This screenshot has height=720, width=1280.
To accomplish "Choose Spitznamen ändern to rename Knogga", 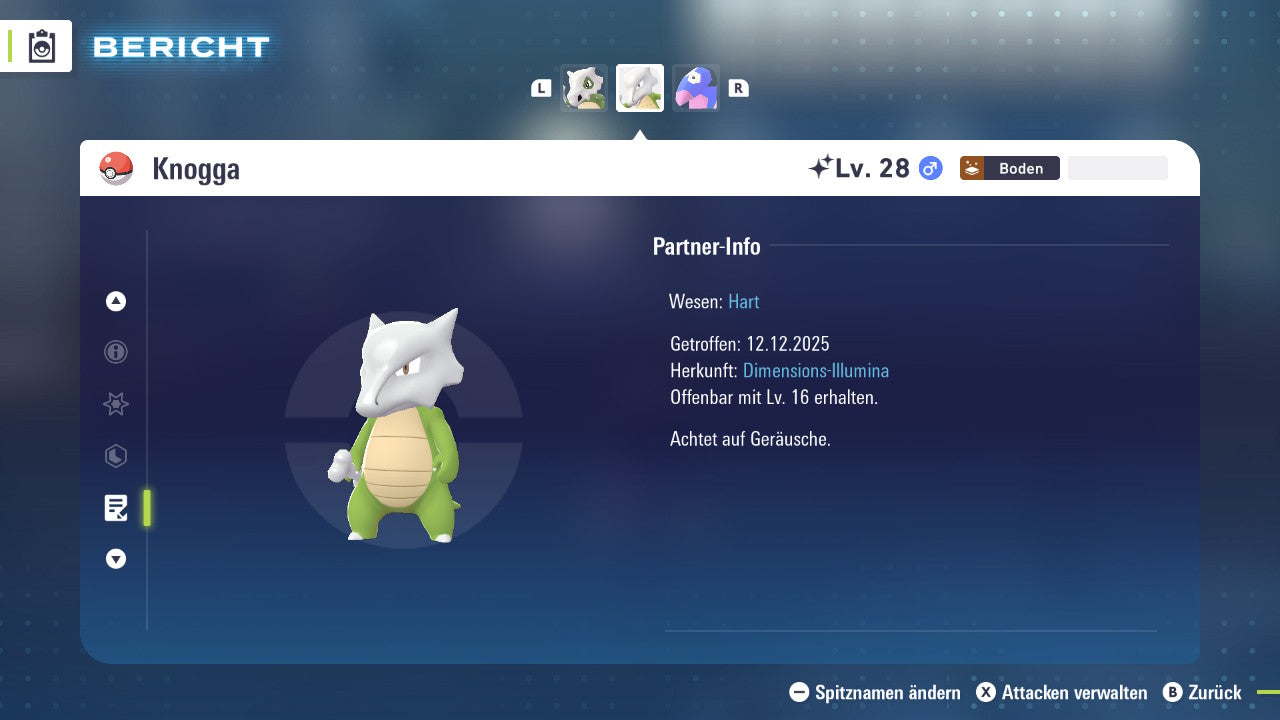I will pos(875,692).
